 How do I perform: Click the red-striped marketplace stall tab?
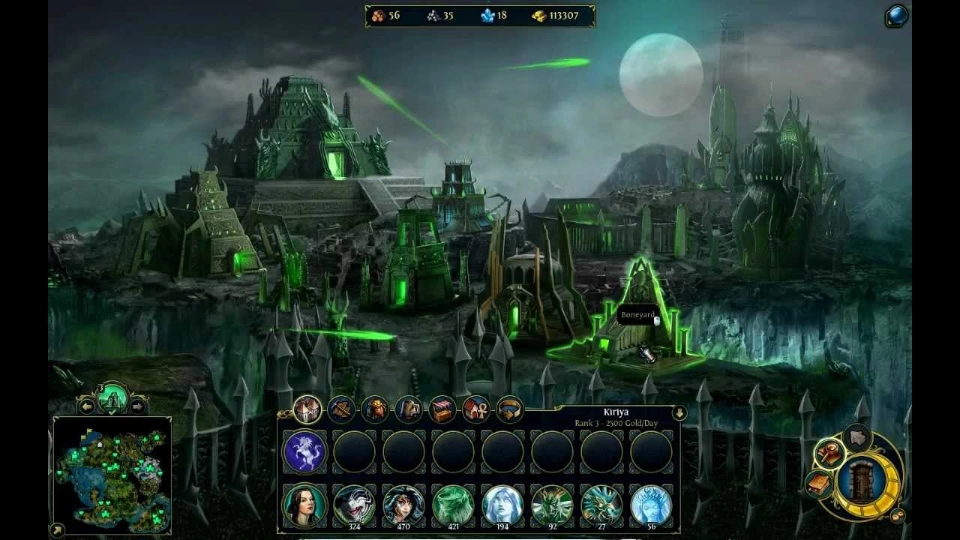(442, 408)
